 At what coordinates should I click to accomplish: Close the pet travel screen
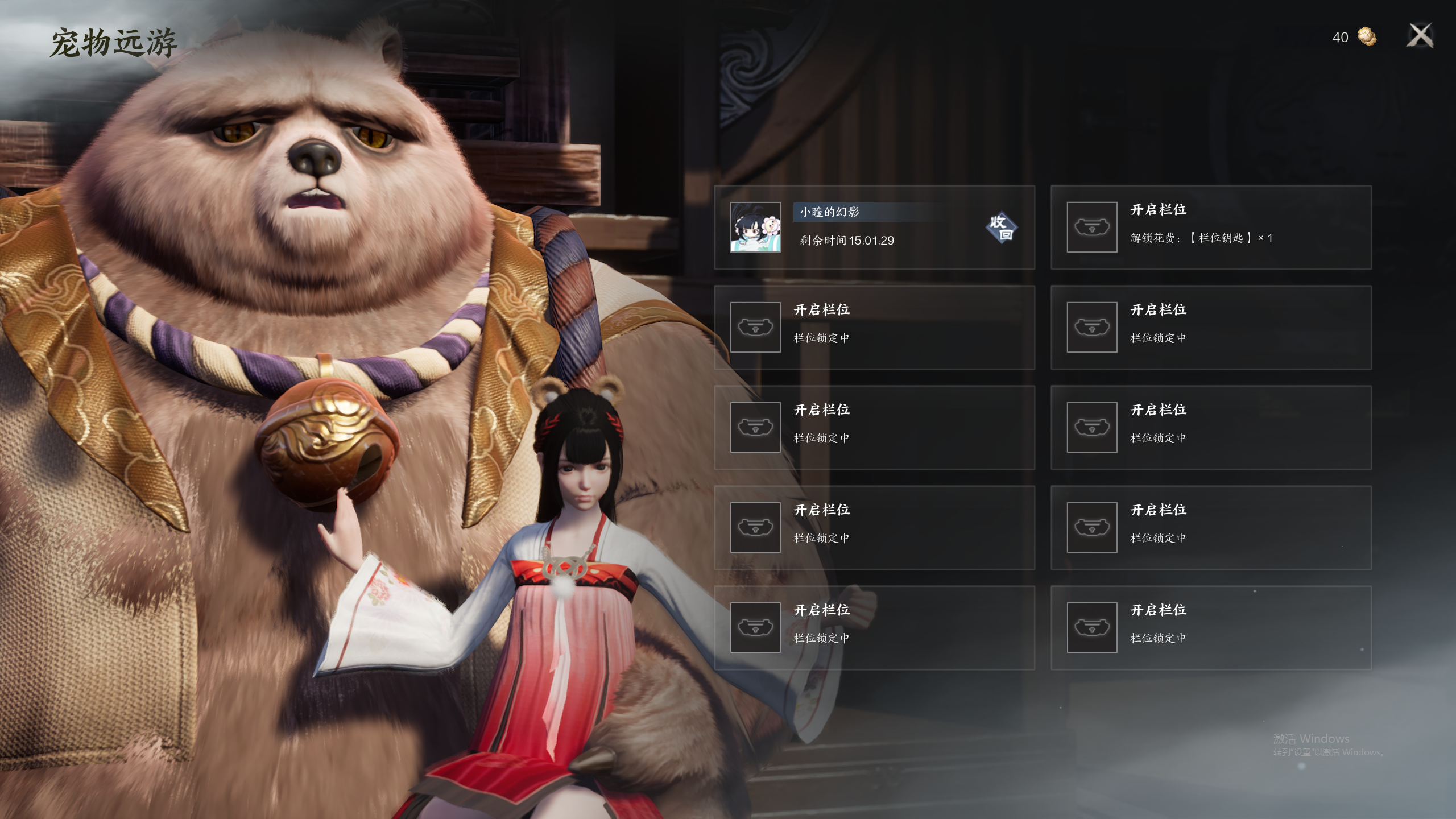click(x=1420, y=36)
